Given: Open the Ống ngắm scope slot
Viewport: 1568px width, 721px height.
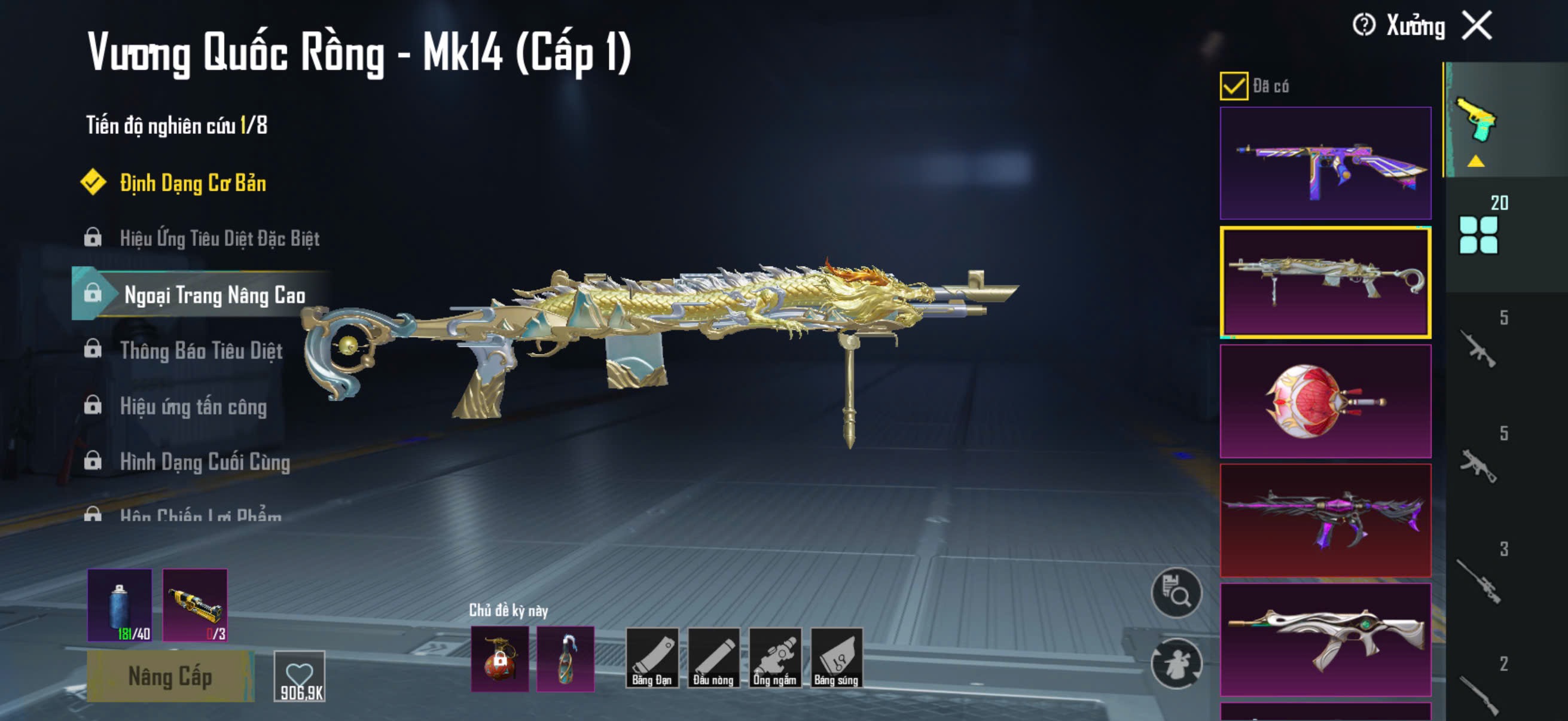Looking at the screenshot, I should pos(774,658).
